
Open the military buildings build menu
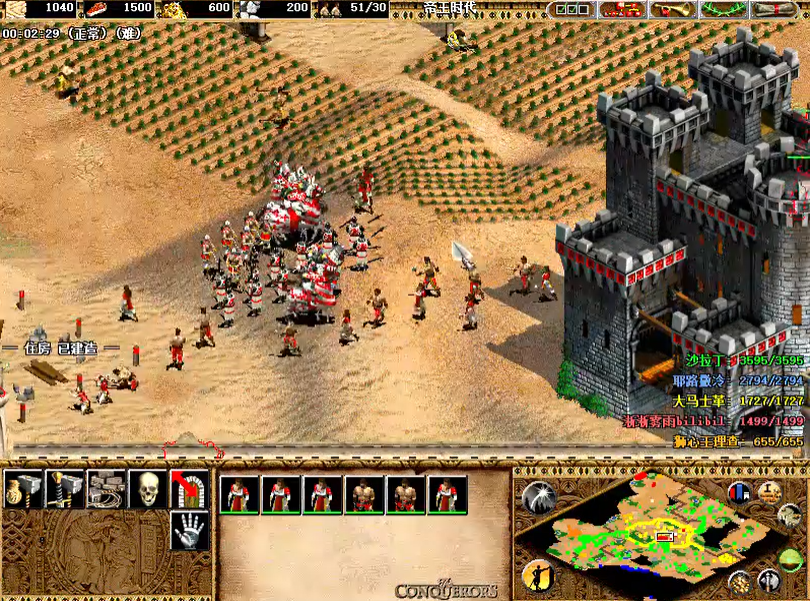(x=63, y=489)
